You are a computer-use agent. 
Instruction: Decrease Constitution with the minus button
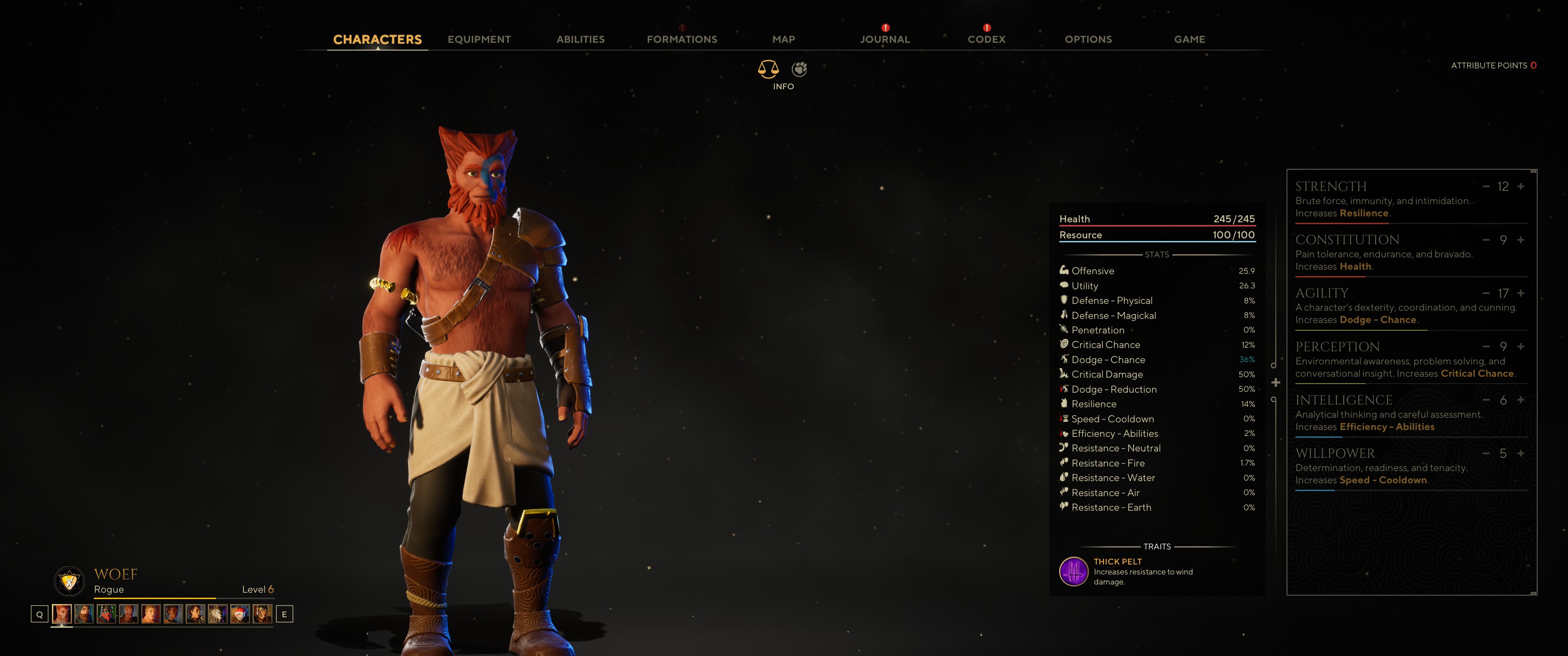coord(1486,240)
